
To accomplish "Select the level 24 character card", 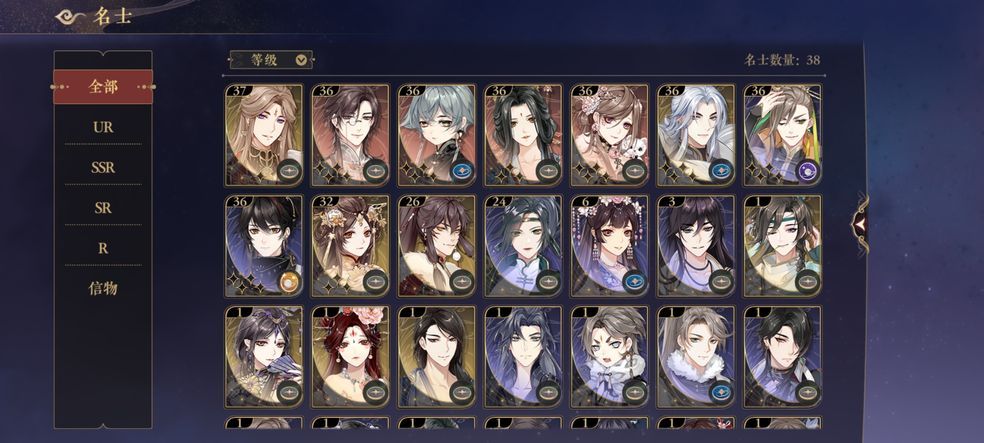I will coord(523,246).
